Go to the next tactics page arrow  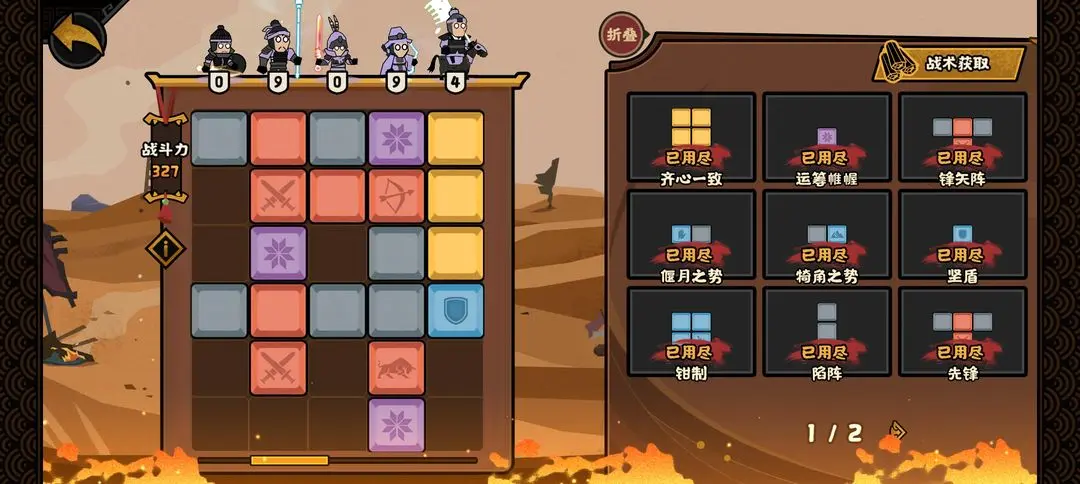click(x=897, y=431)
